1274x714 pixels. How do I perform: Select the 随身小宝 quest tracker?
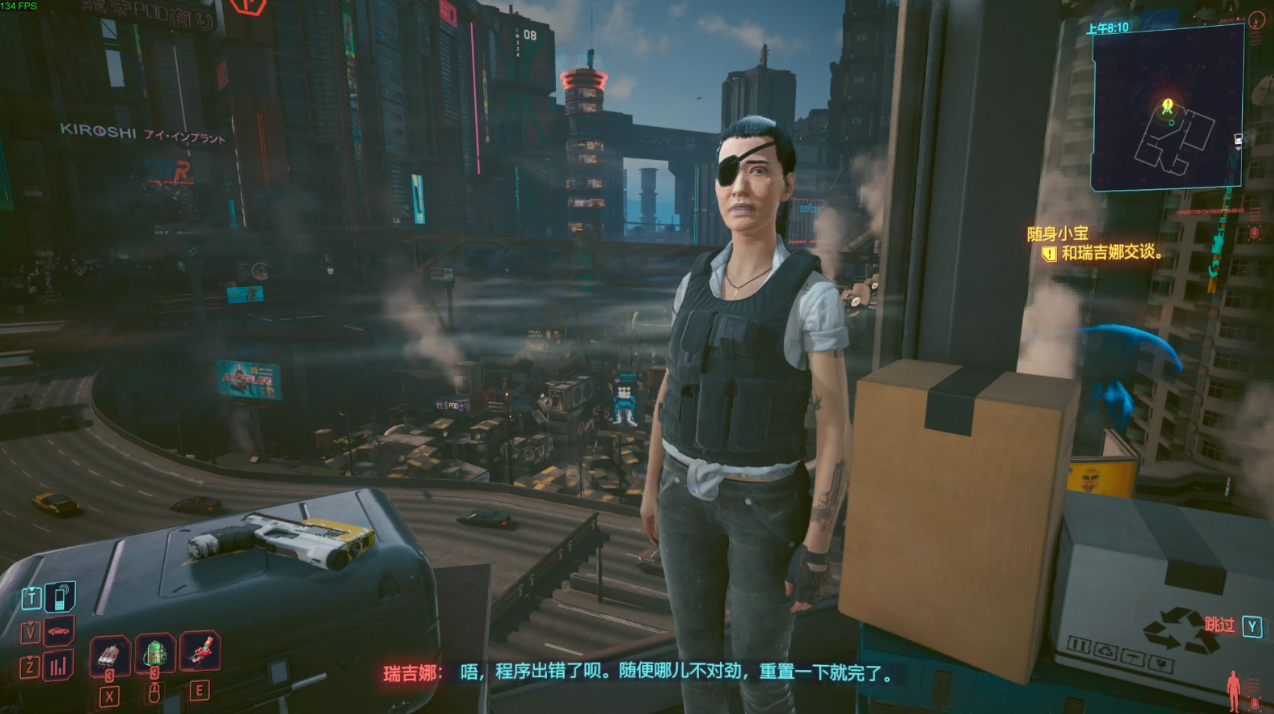(x=1057, y=233)
